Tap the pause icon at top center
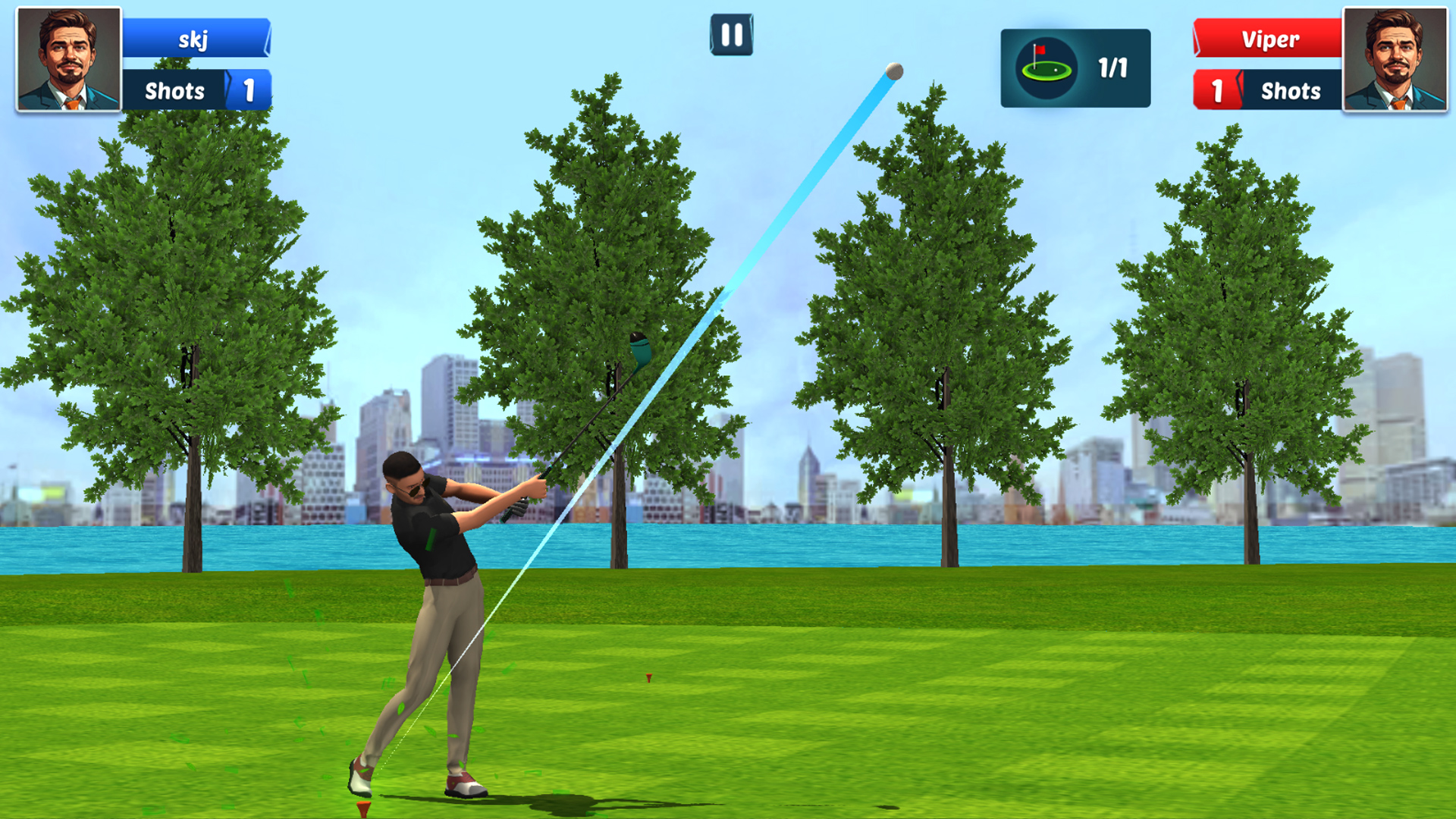This screenshot has width=1456, height=819. click(x=730, y=34)
